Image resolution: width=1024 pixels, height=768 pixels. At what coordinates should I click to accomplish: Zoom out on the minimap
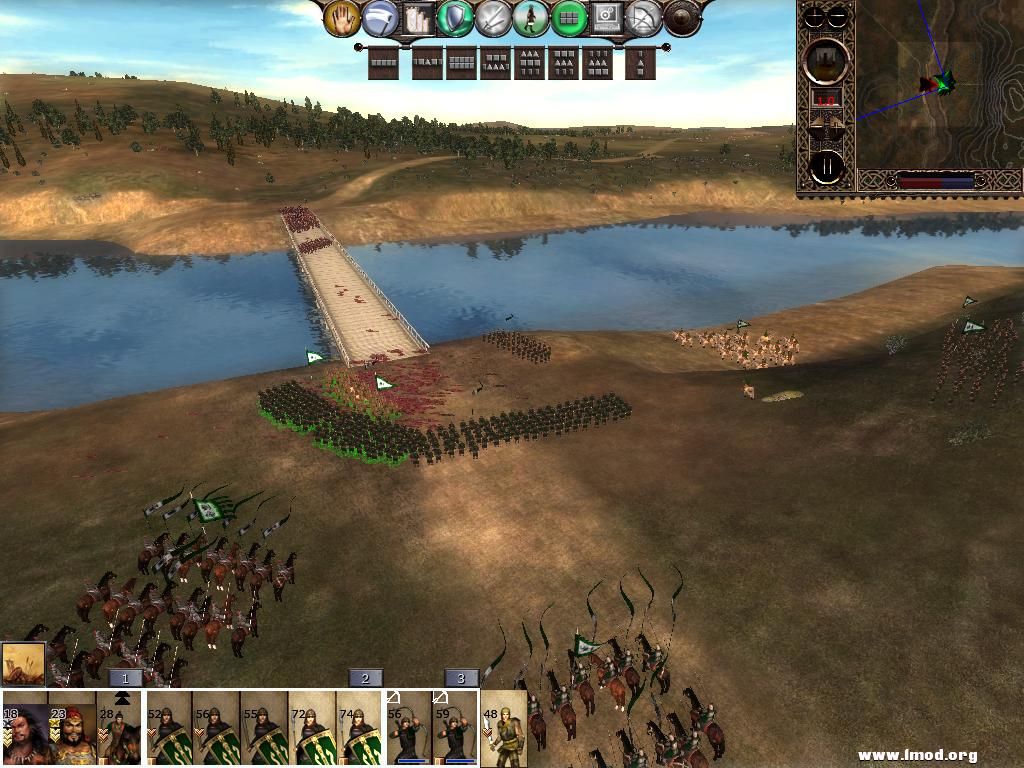[x=838, y=16]
